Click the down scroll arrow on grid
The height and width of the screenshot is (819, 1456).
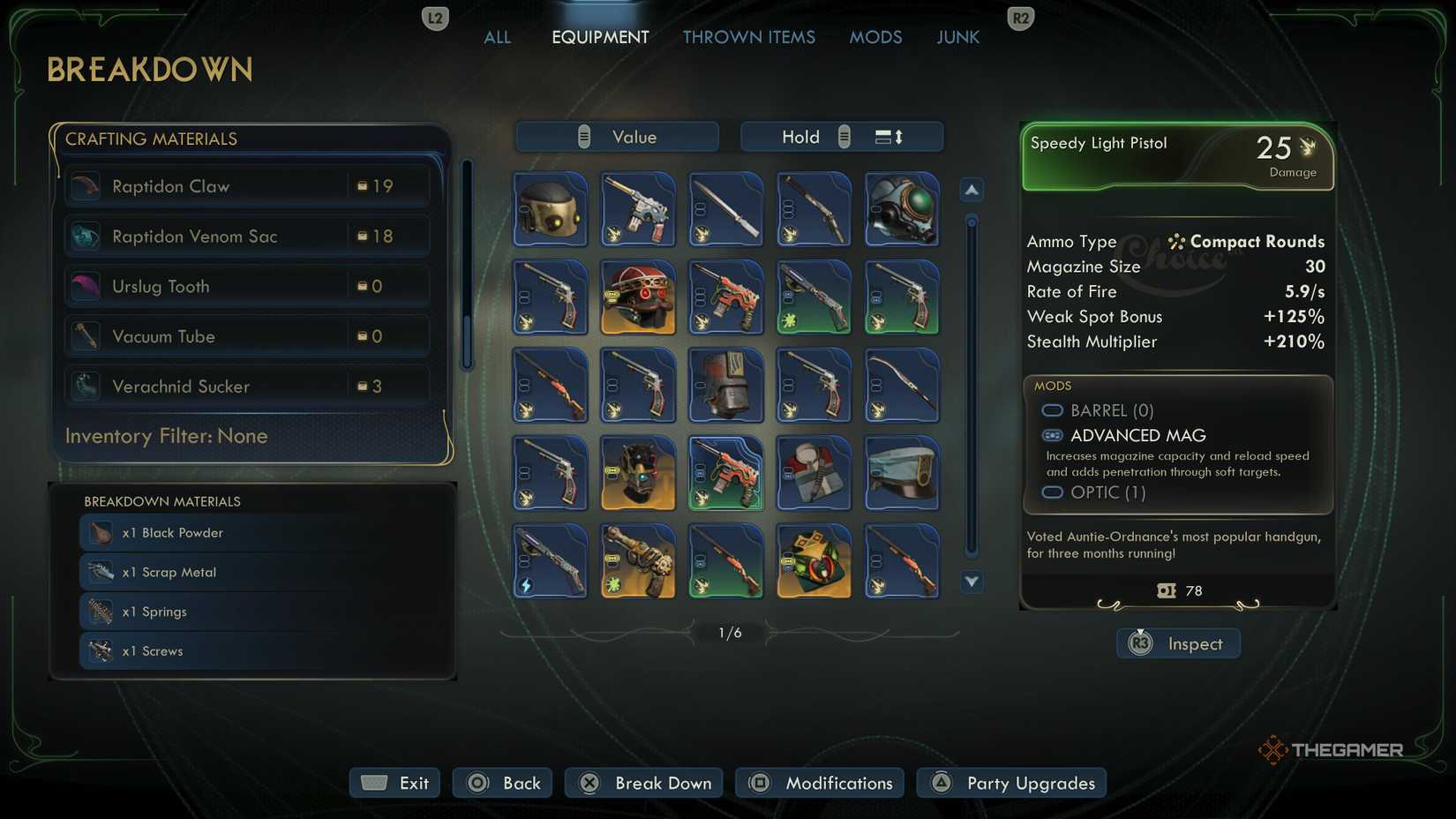click(971, 582)
